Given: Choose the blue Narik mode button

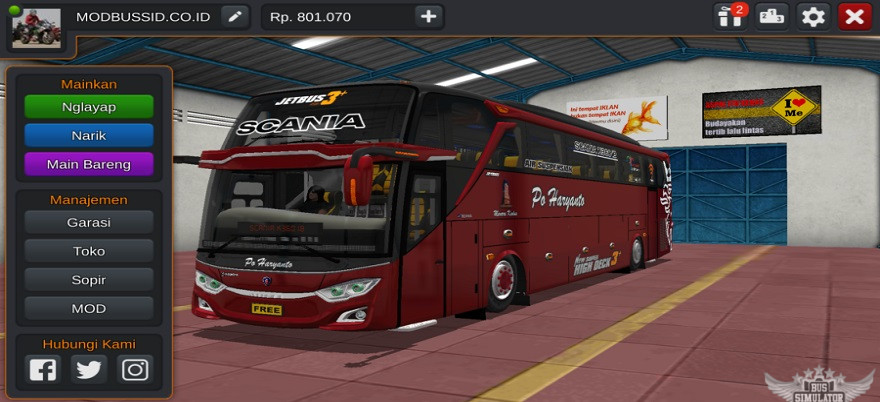Looking at the screenshot, I should (x=89, y=135).
